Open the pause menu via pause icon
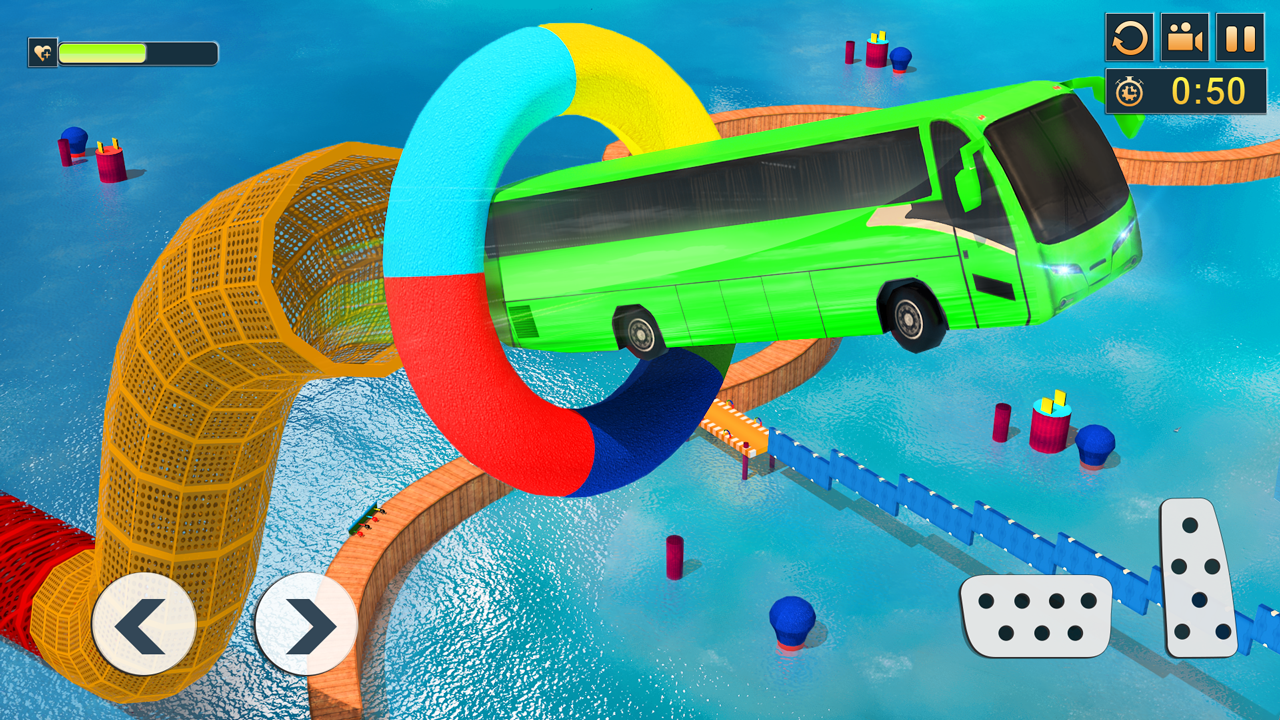 click(1240, 38)
